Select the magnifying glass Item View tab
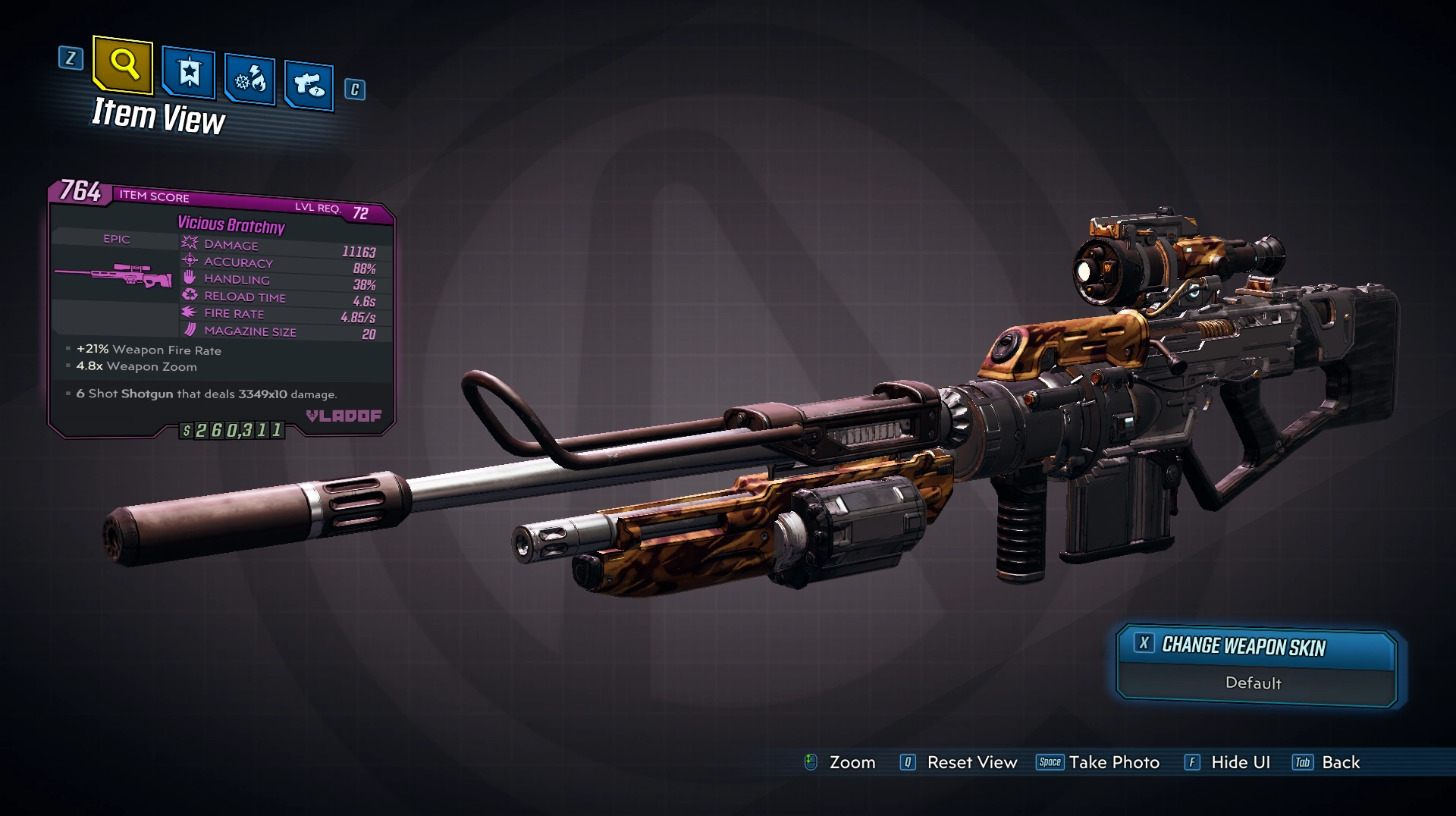 (x=123, y=65)
